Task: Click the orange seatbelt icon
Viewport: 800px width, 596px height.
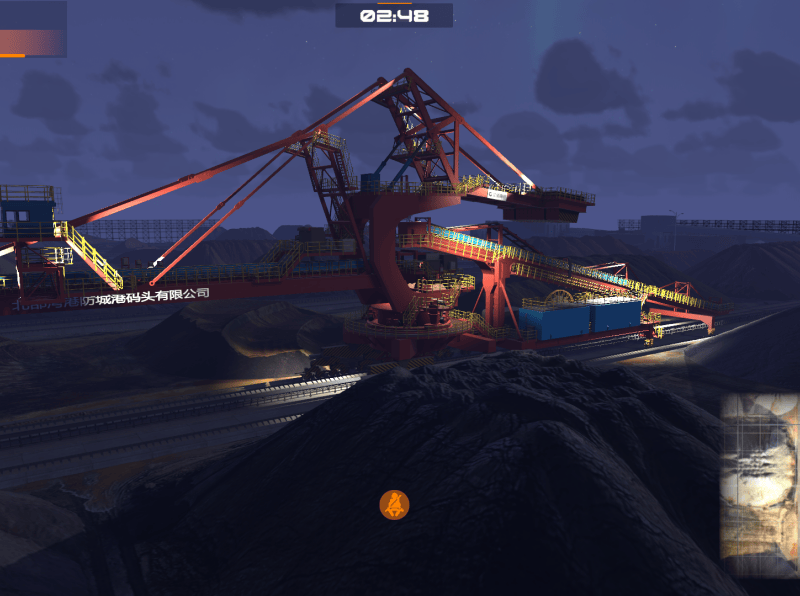Action: point(395,505)
